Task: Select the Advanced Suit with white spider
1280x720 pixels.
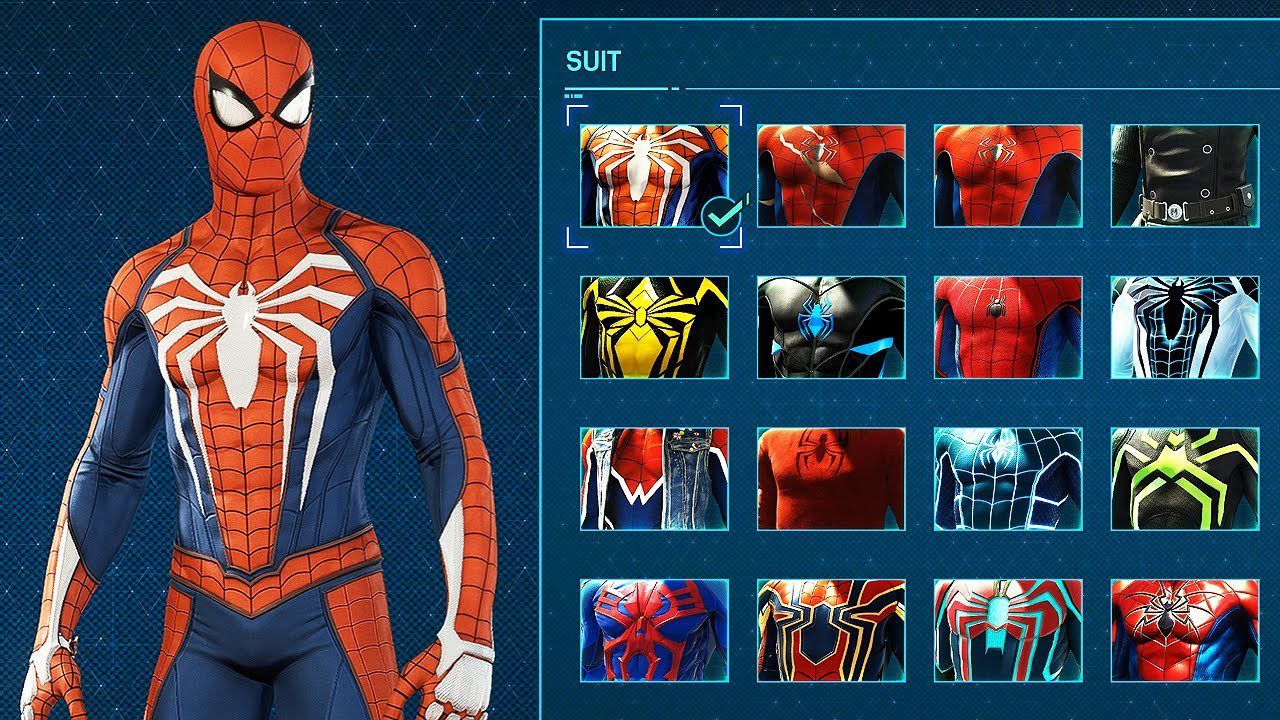Action: [x=654, y=175]
